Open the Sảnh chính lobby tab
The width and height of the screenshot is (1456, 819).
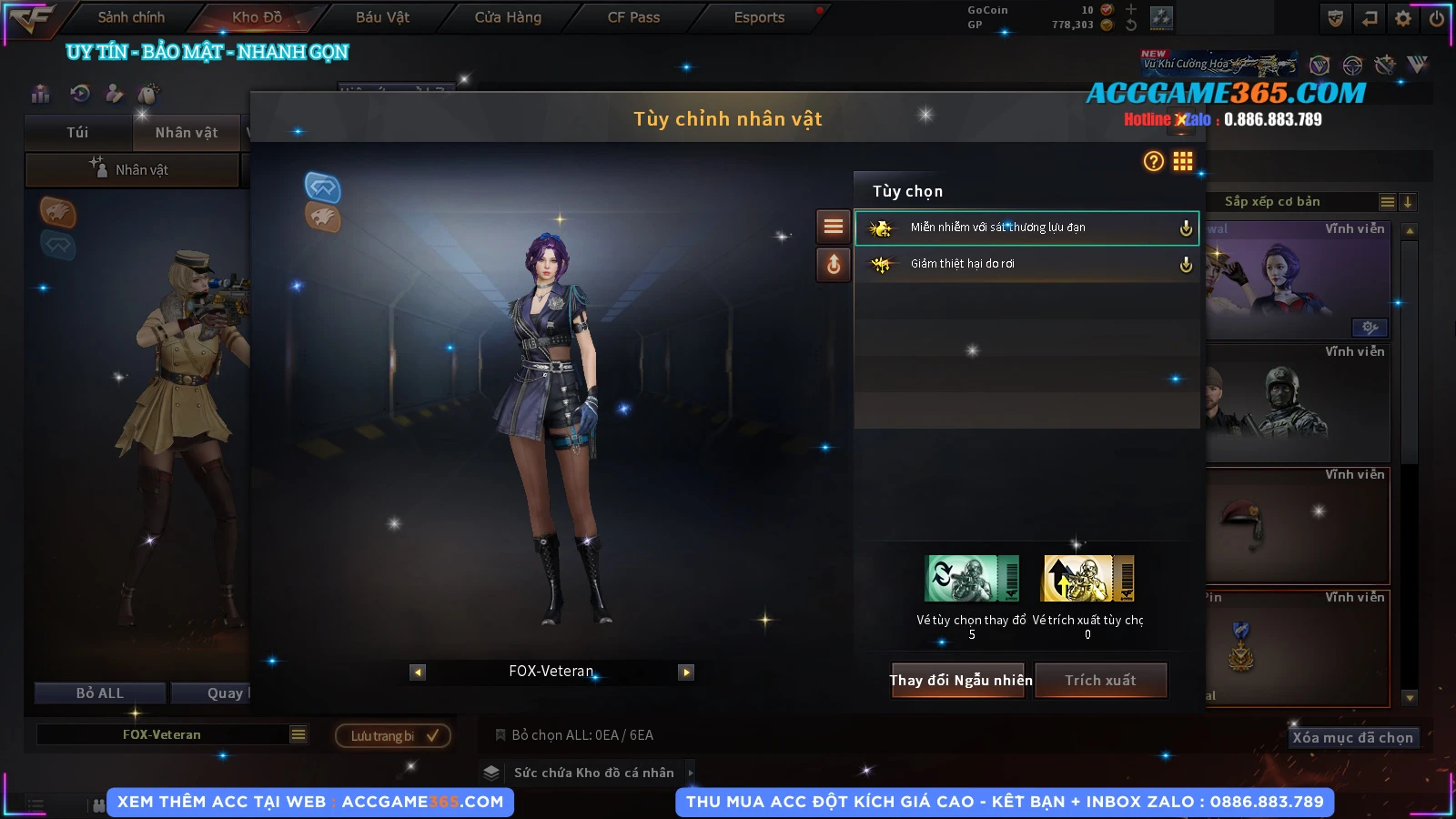pyautogui.click(x=131, y=17)
